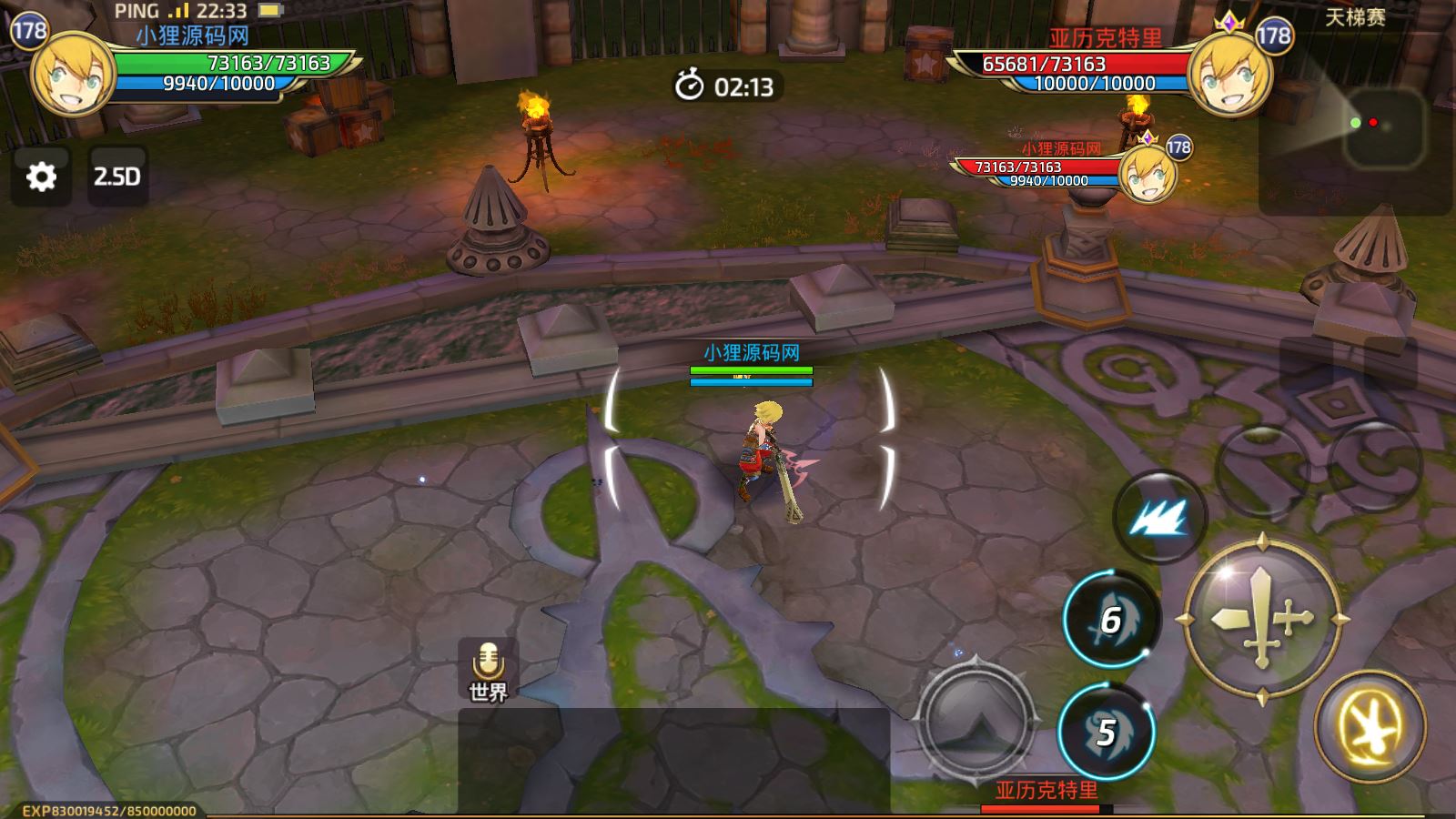Toggle the 2.5D camera view
This screenshot has height=819, width=1456.
coord(117,177)
